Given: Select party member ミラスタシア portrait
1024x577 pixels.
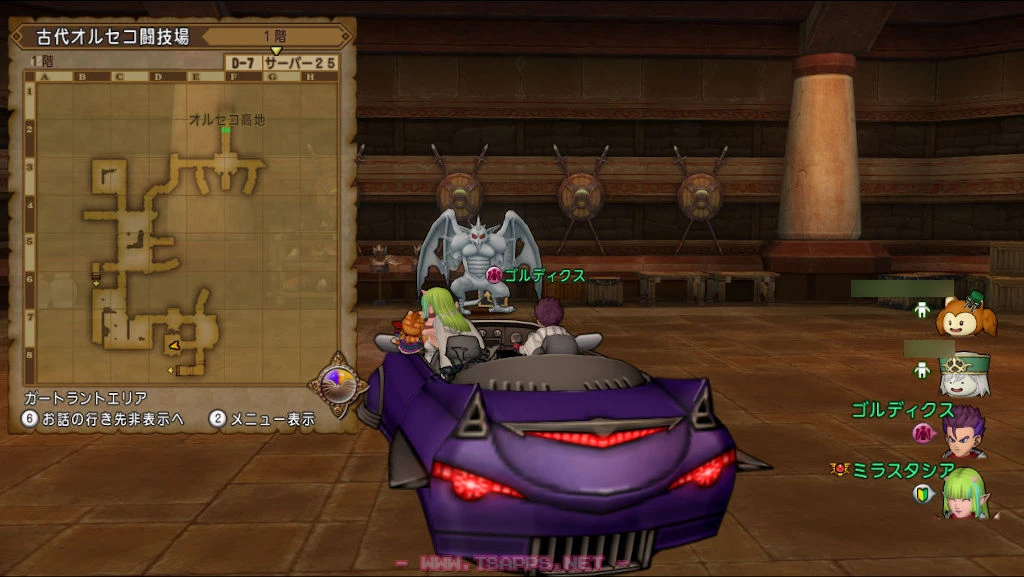Looking at the screenshot, I should pos(965,493).
